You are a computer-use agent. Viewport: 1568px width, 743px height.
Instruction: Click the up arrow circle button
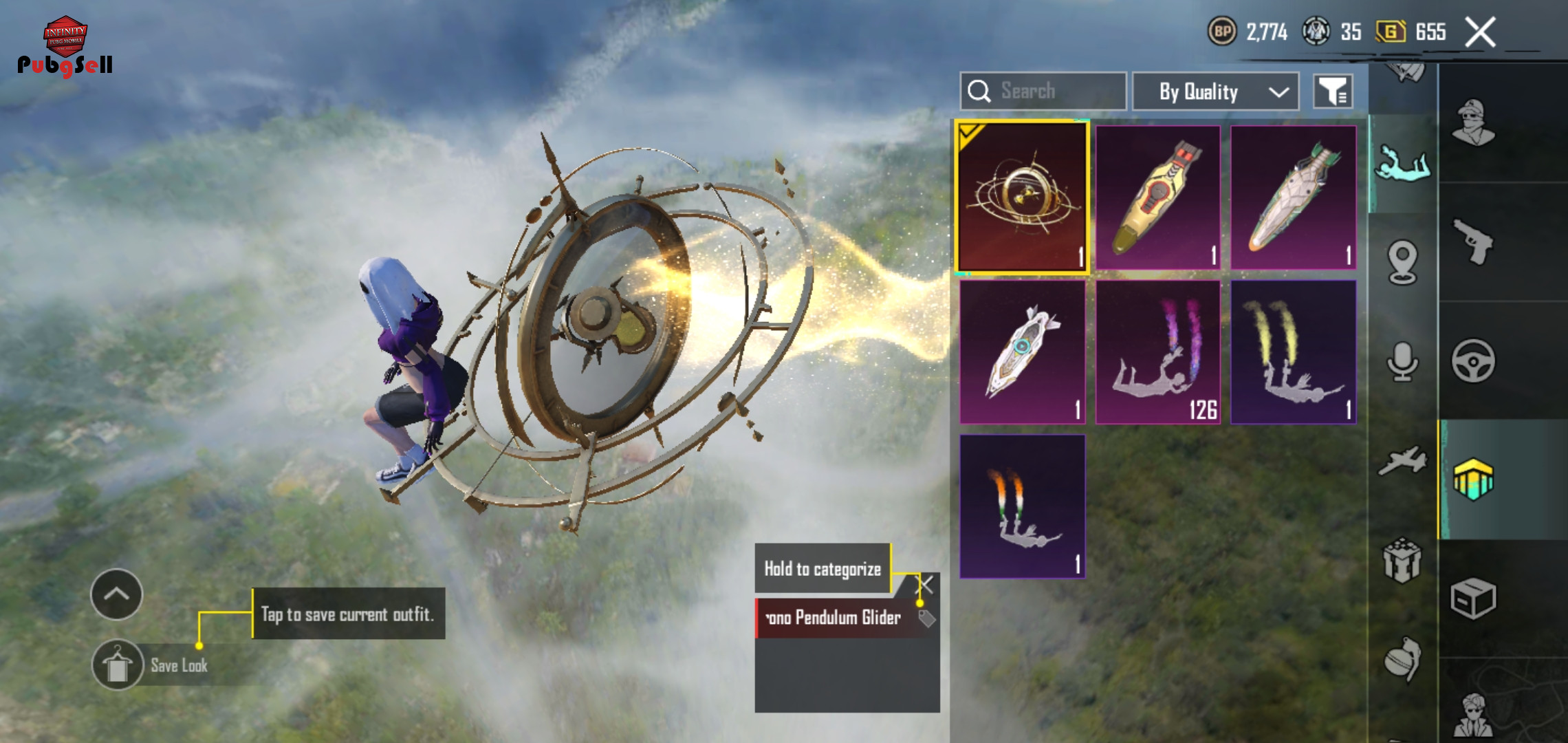click(x=116, y=594)
